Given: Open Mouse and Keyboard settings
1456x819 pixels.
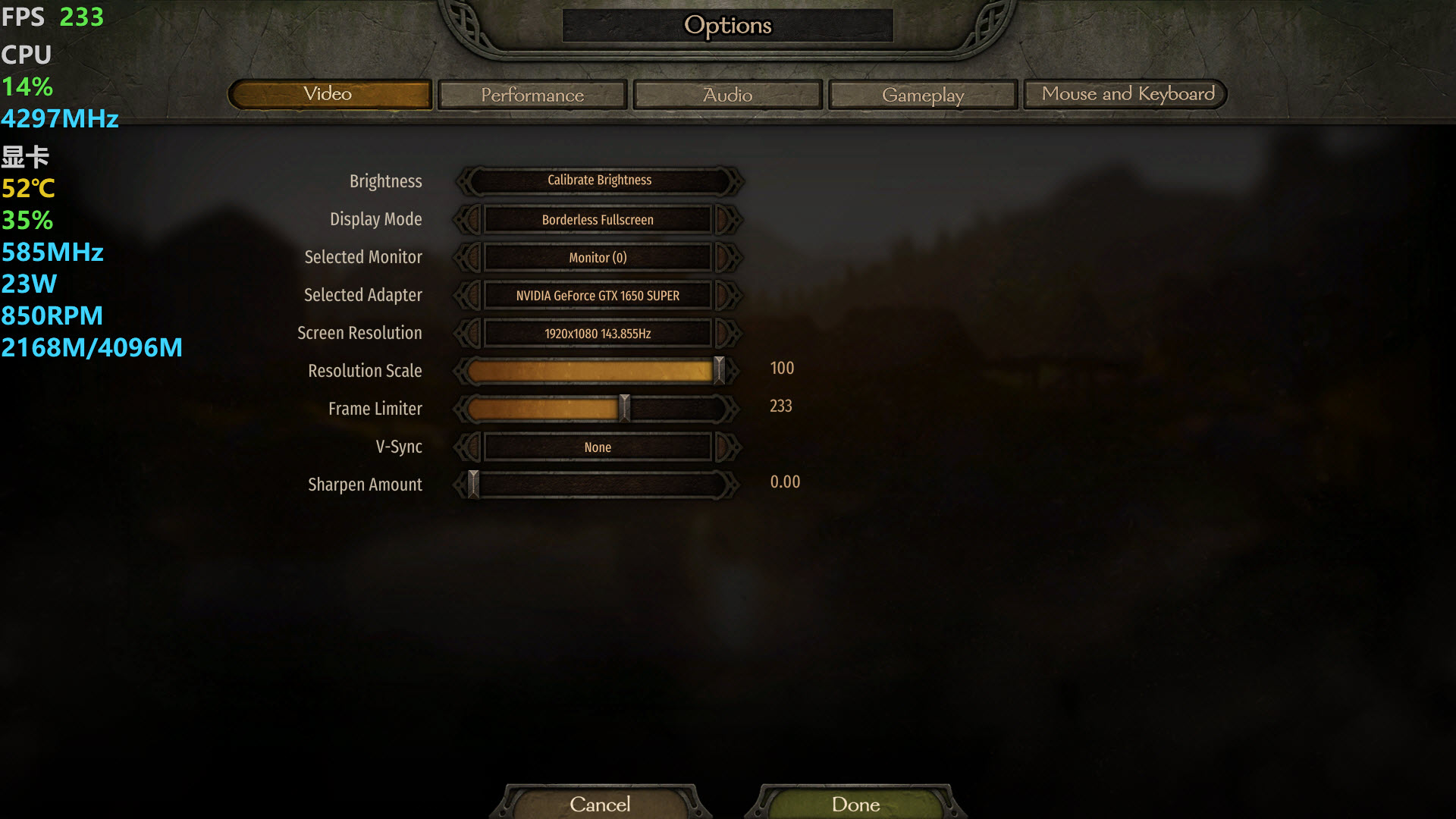Looking at the screenshot, I should click(x=1127, y=94).
